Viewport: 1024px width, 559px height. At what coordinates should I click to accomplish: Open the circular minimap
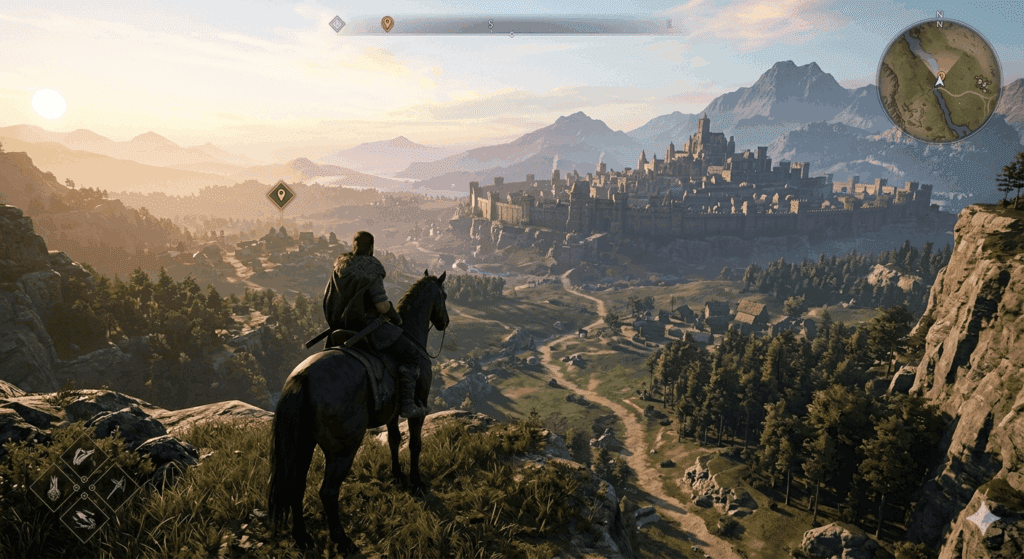(939, 80)
